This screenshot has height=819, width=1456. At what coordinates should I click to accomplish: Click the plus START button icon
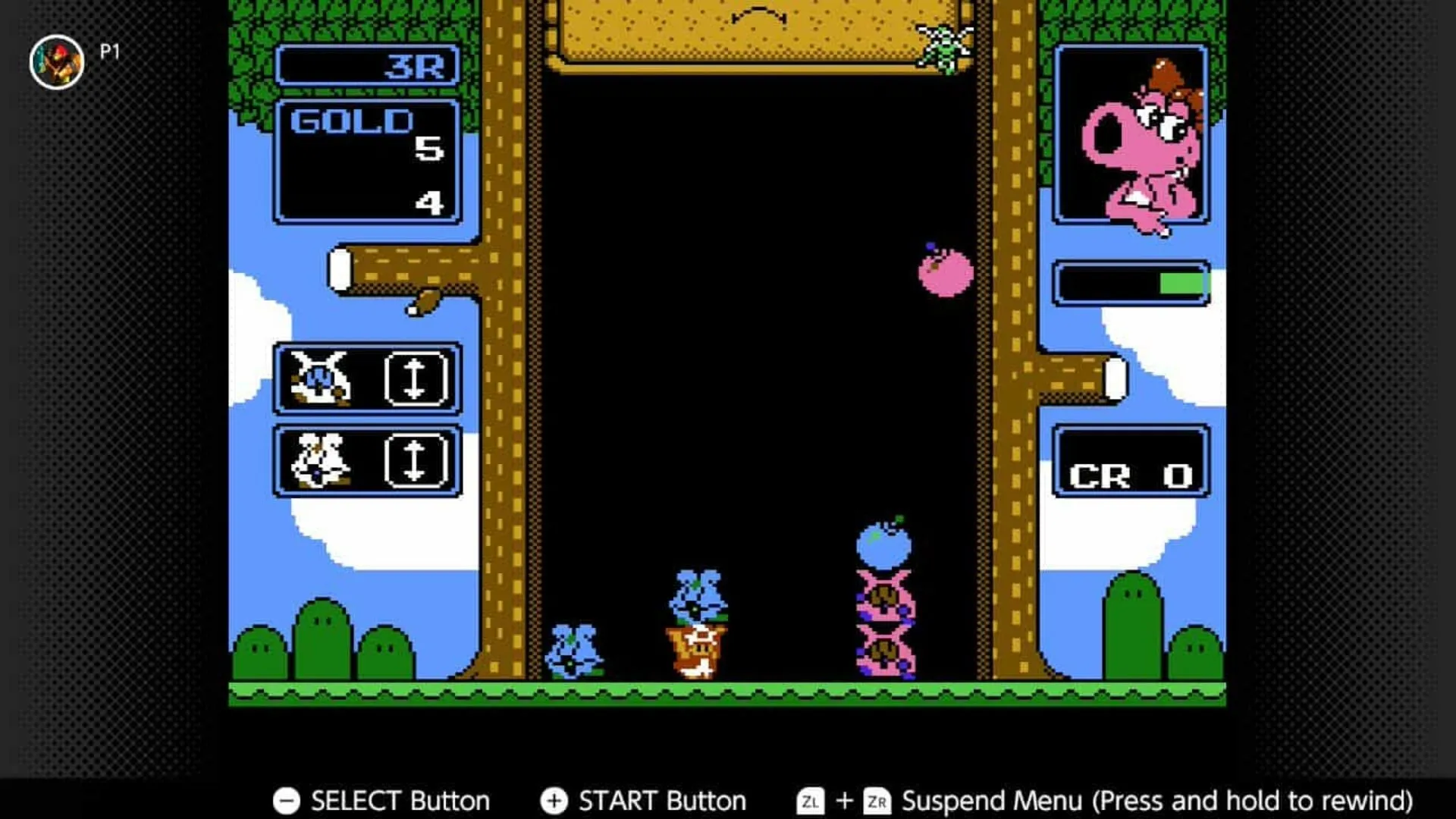click(555, 800)
